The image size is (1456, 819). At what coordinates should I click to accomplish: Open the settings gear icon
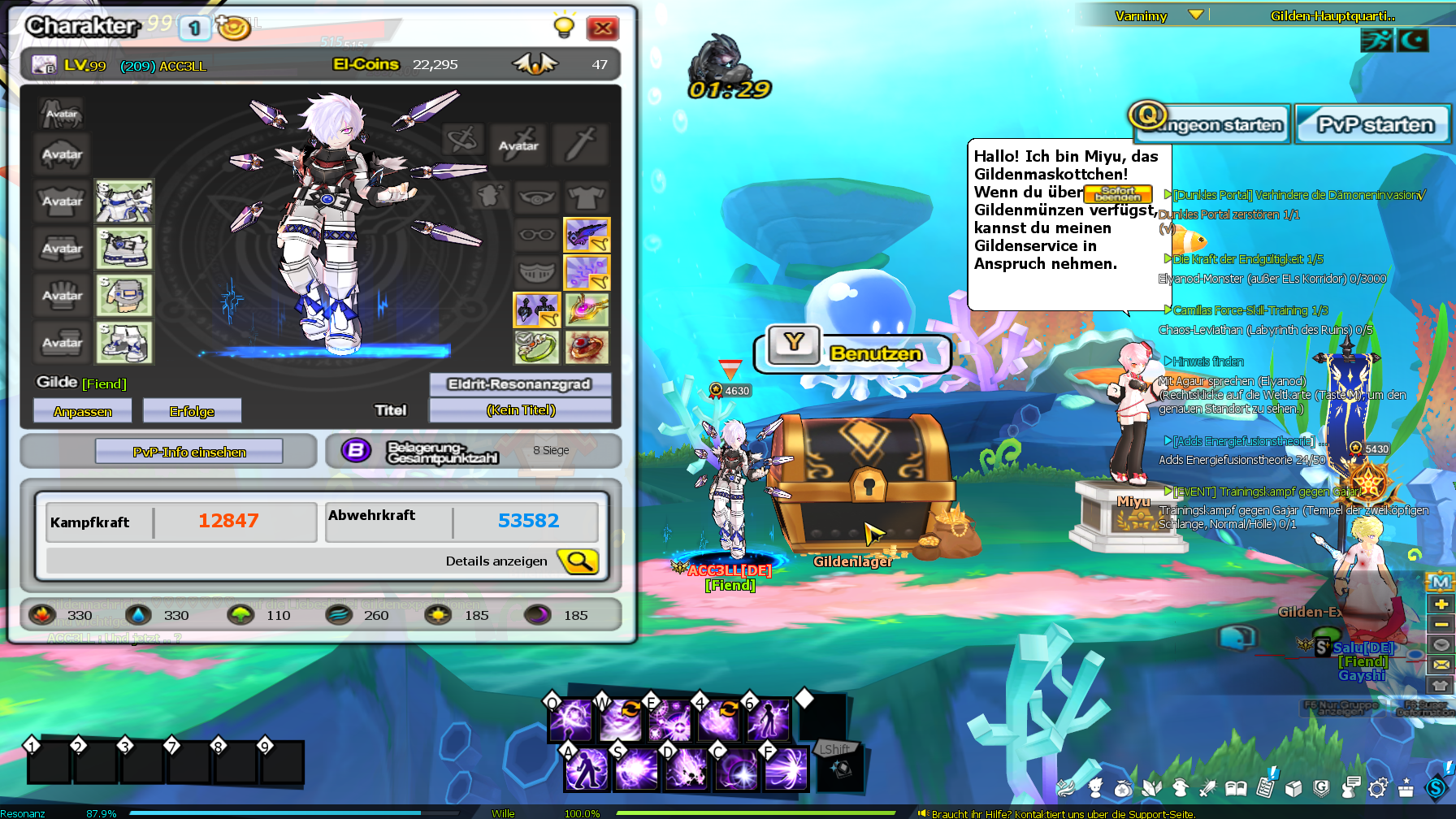coord(1377,787)
